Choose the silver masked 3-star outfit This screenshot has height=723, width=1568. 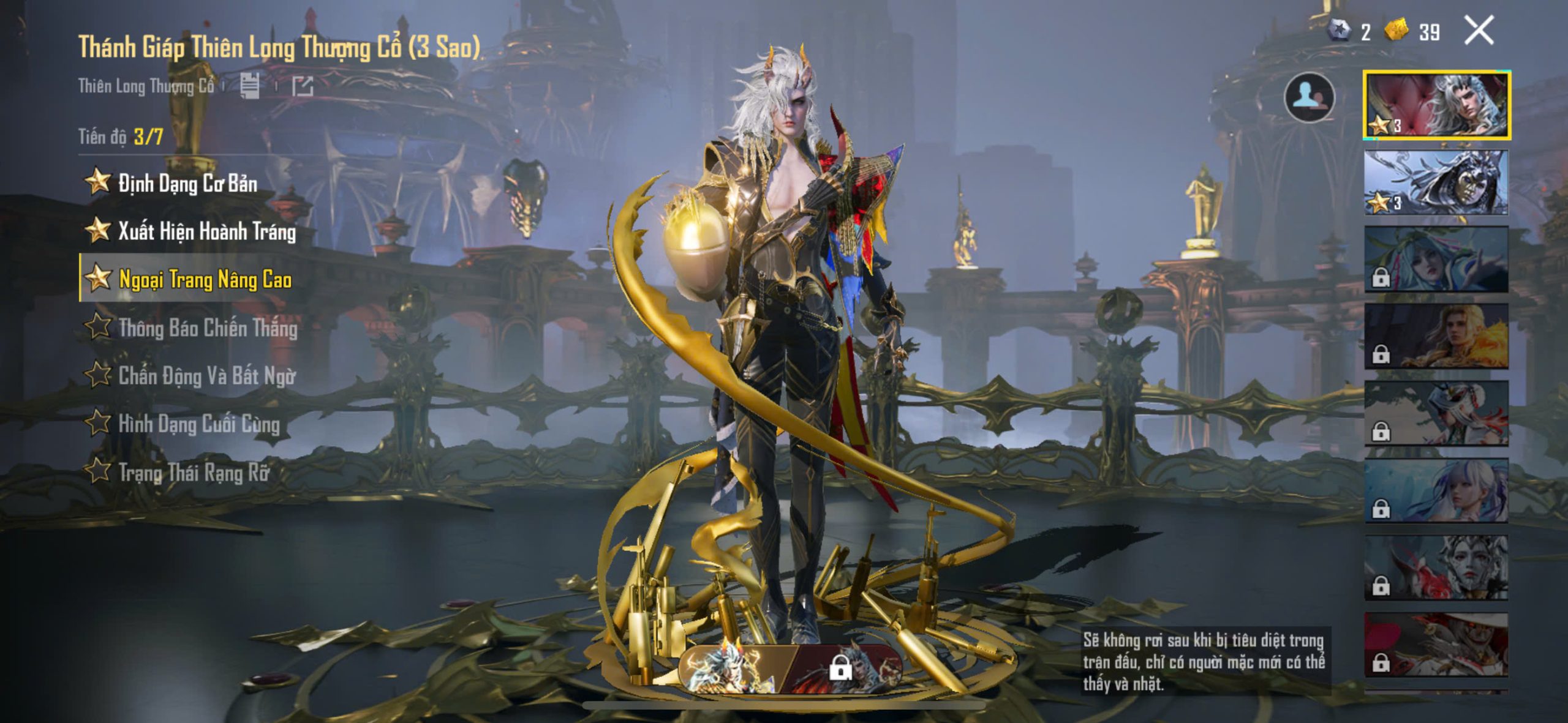point(1436,182)
